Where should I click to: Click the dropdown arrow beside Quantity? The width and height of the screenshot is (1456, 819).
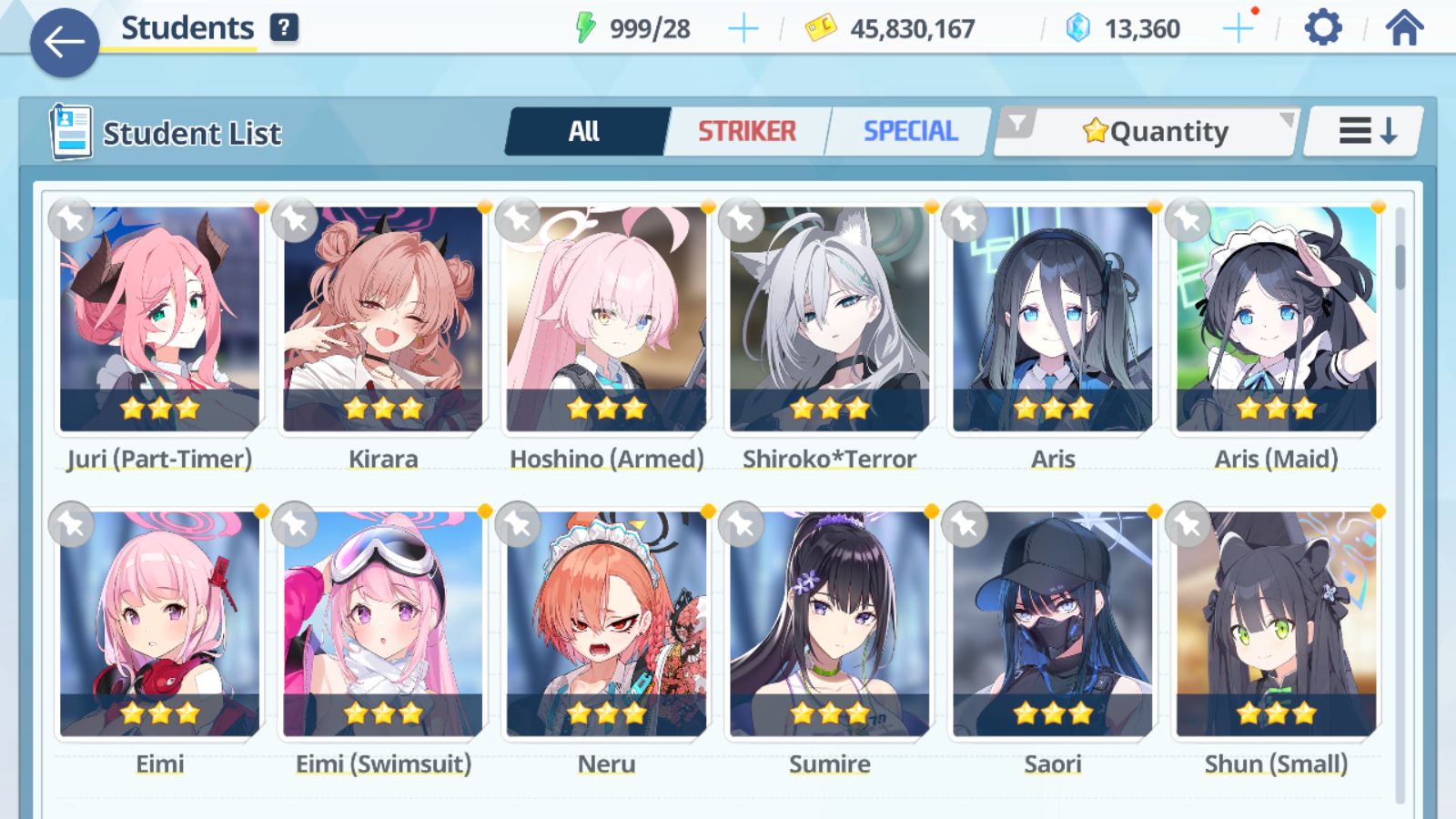[1286, 121]
